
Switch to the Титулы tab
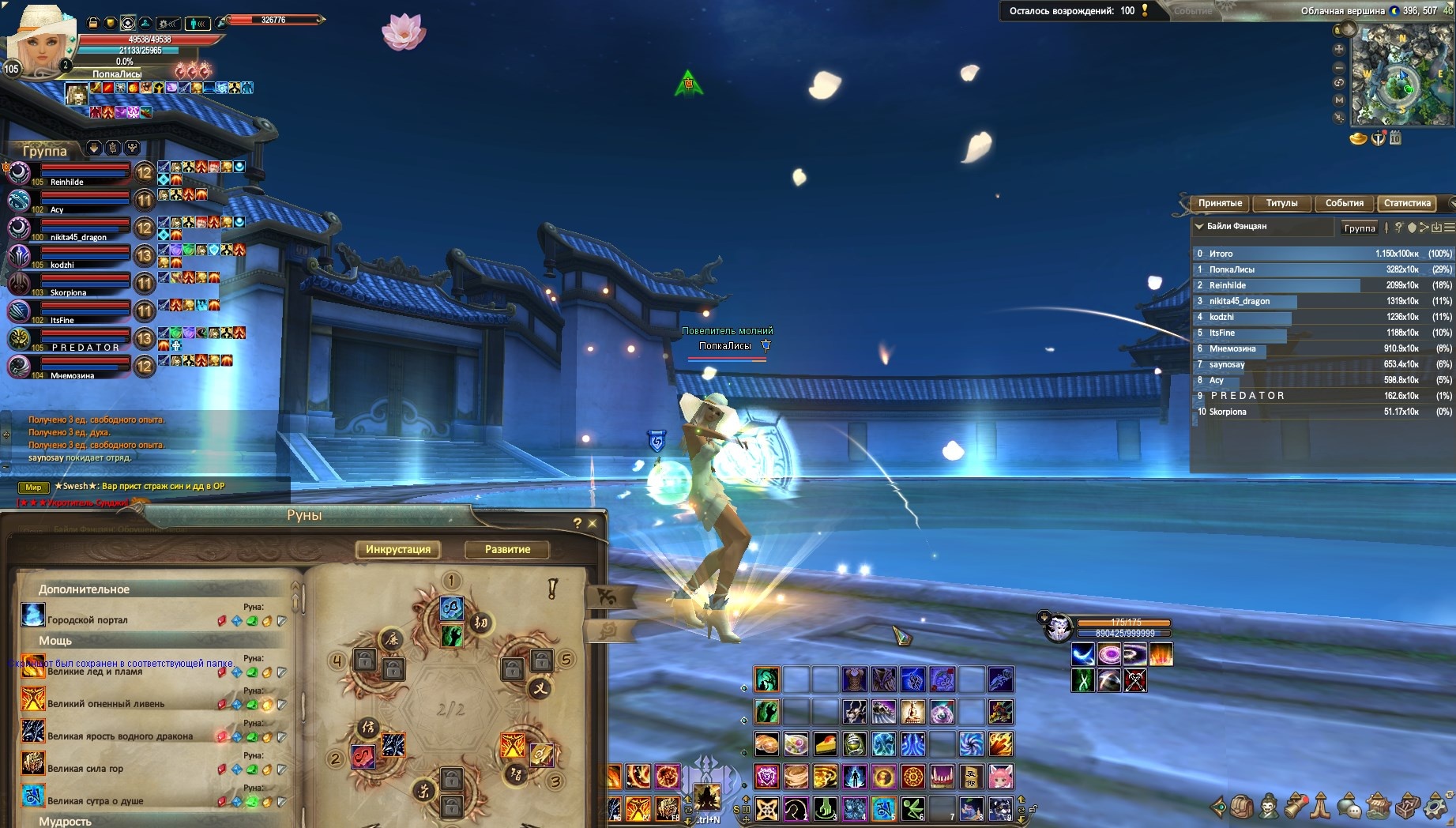point(1281,203)
